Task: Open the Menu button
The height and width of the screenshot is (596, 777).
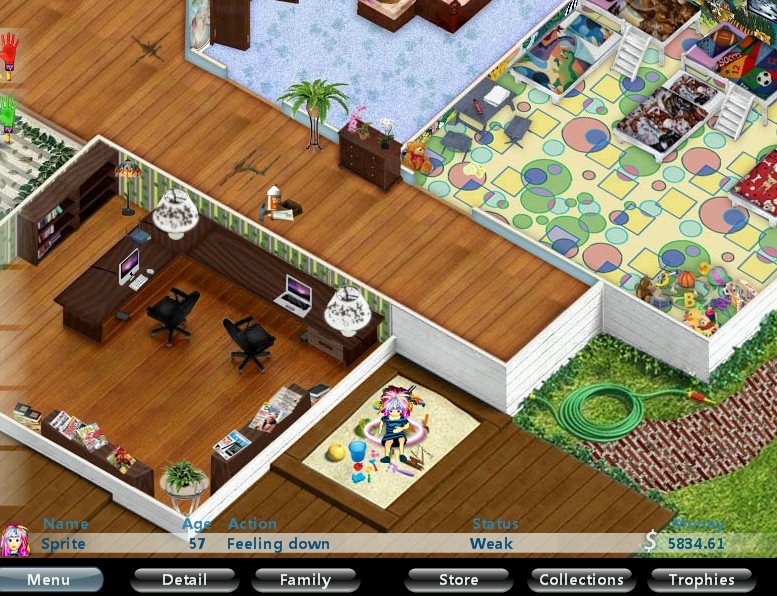Action: coord(49,580)
